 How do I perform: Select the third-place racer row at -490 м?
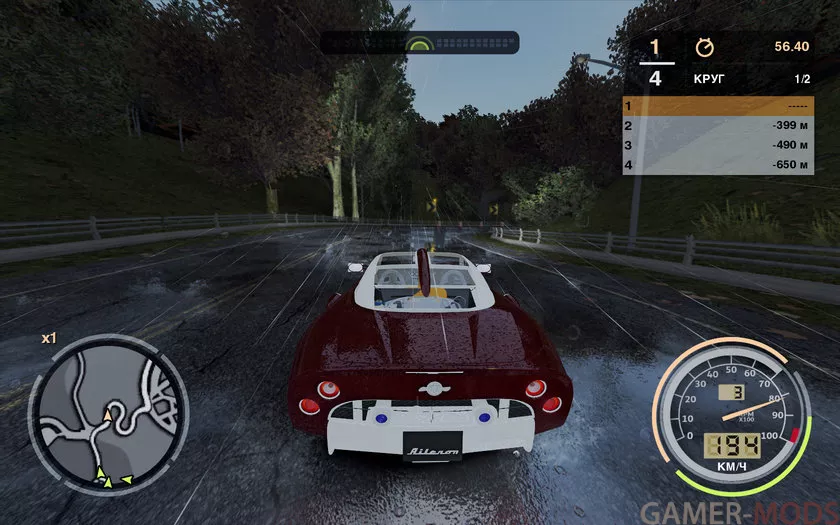point(718,145)
